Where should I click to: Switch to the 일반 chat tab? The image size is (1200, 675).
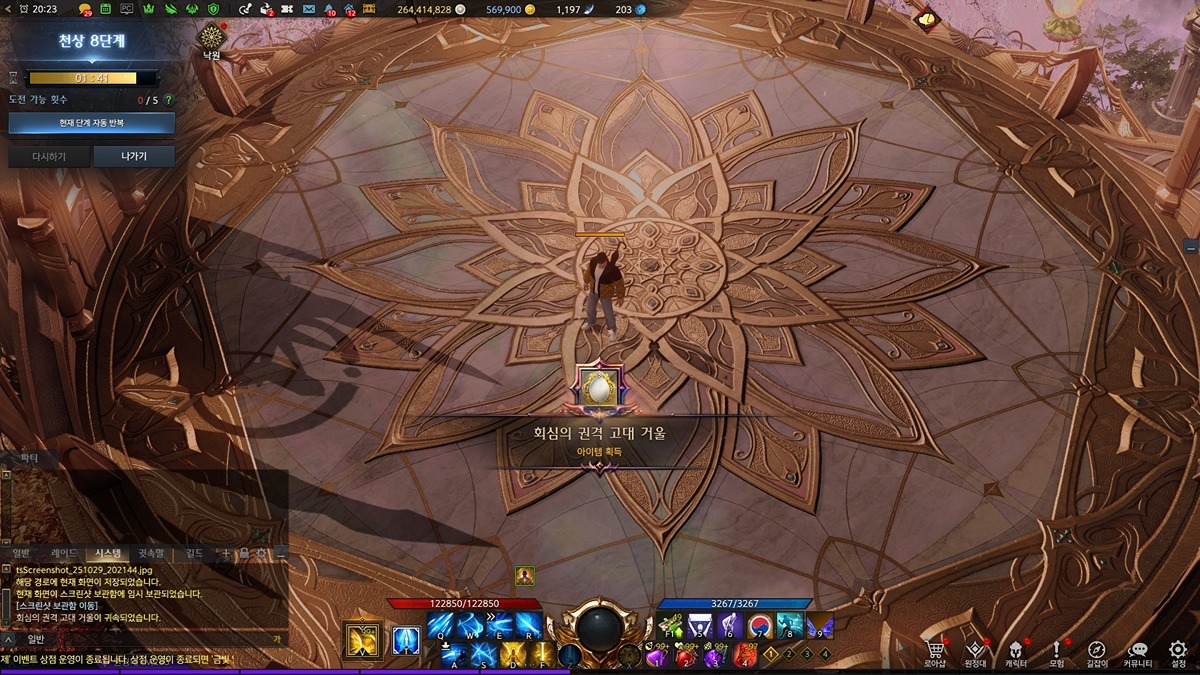[22, 553]
